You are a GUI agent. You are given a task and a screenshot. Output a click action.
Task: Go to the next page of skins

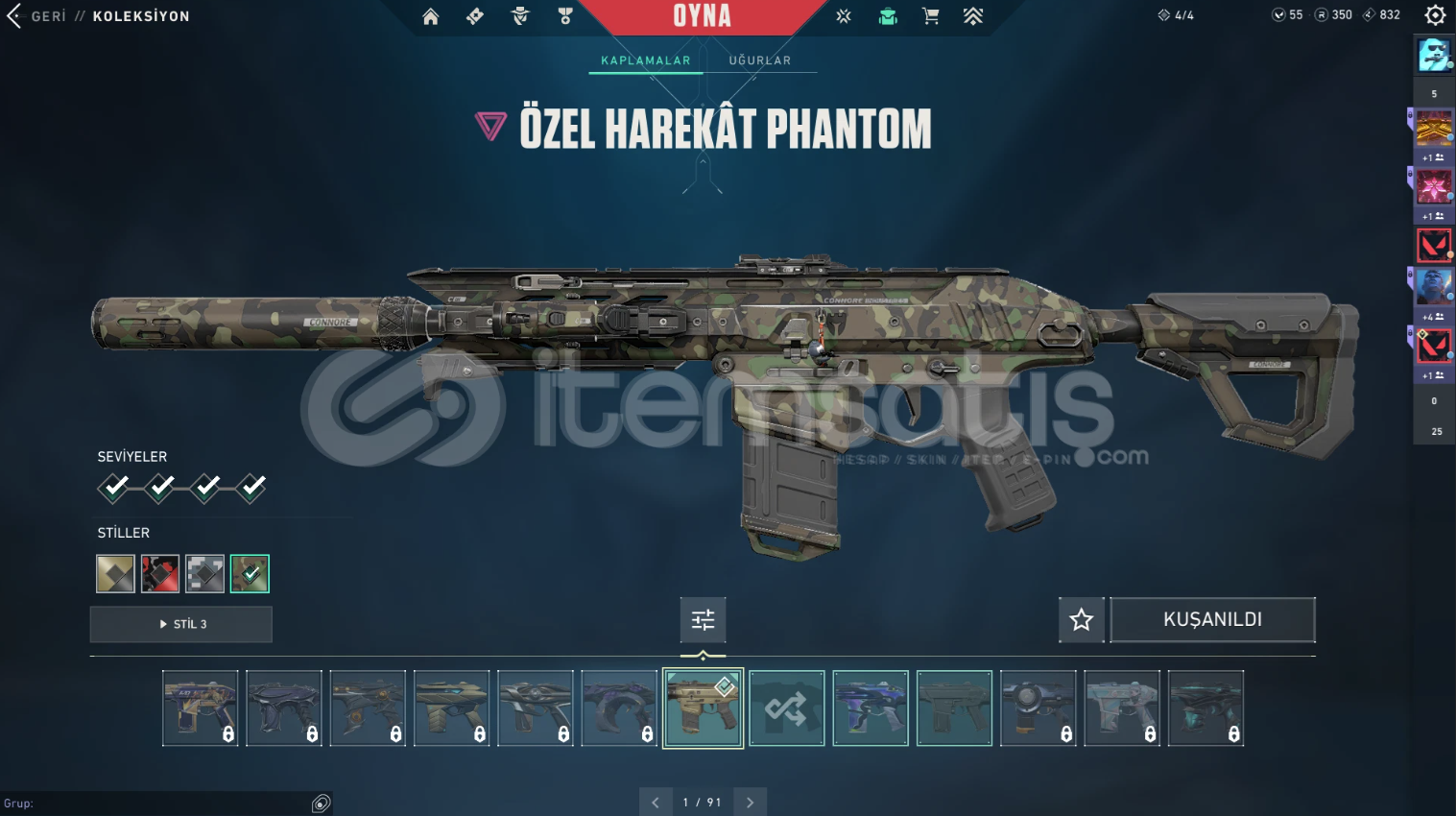[750, 801]
